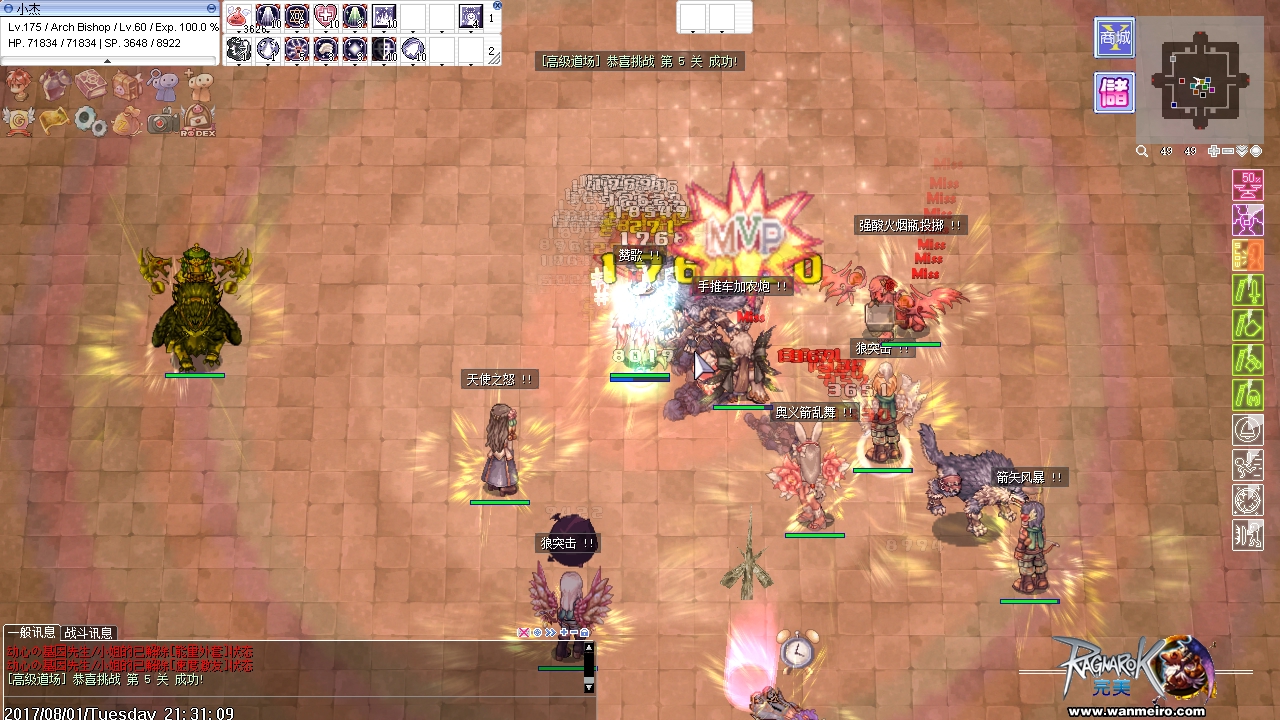
Task: Select the 一般讯息 chat tab
Action: (31, 633)
